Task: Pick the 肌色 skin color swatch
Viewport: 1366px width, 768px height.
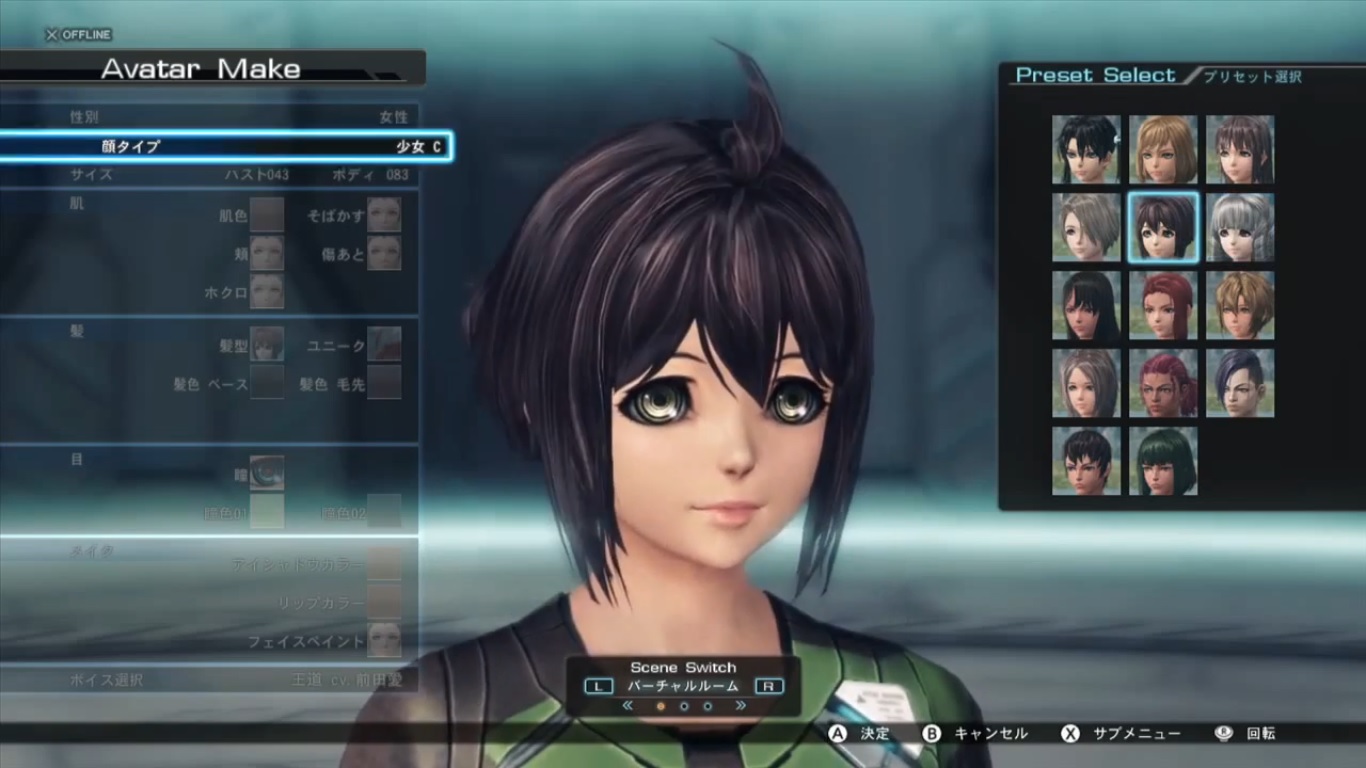Action: [266, 214]
